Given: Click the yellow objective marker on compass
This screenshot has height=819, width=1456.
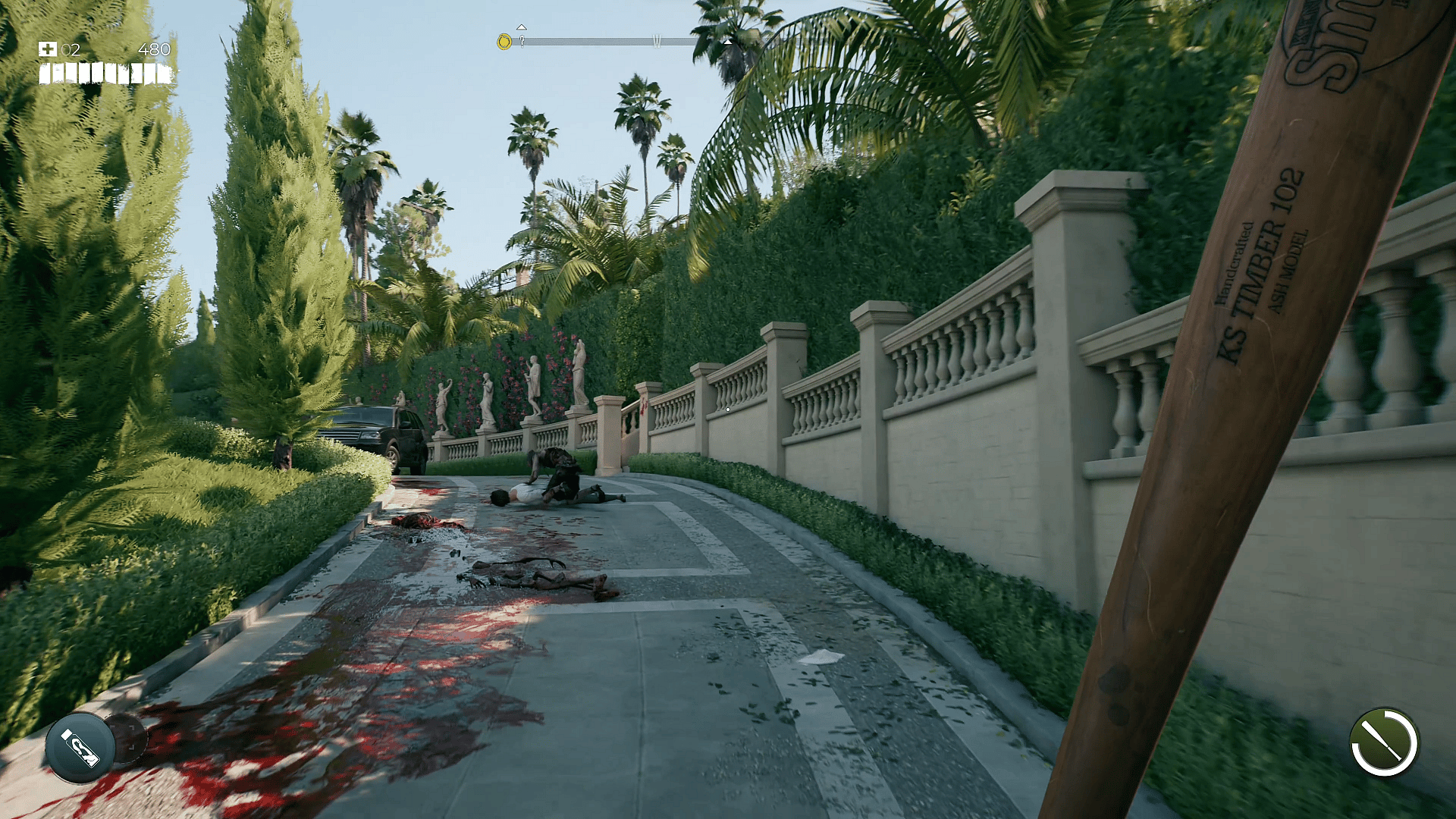Looking at the screenshot, I should coord(504,42).
